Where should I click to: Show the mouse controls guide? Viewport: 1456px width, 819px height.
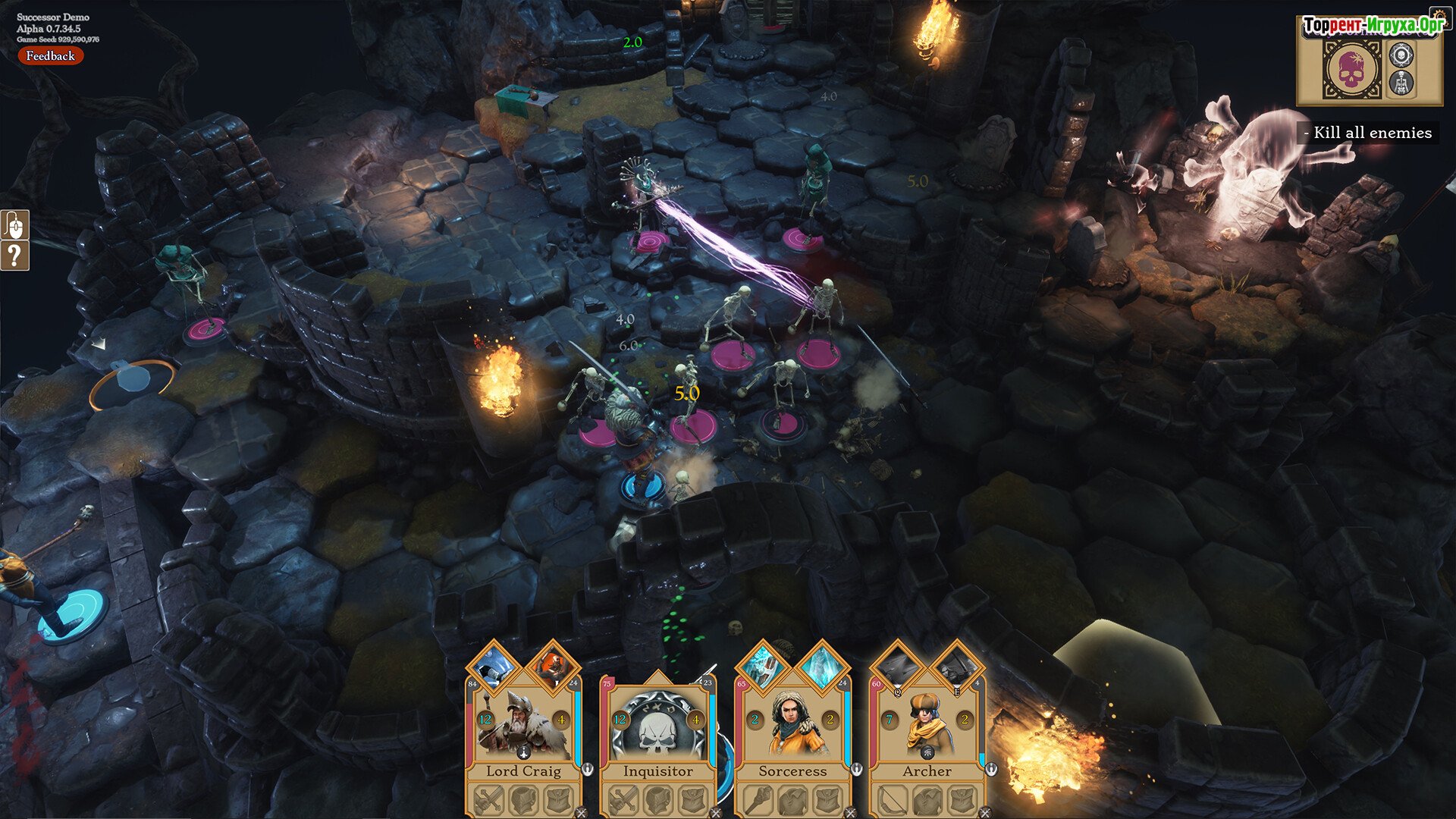click(x=15, y=224)
